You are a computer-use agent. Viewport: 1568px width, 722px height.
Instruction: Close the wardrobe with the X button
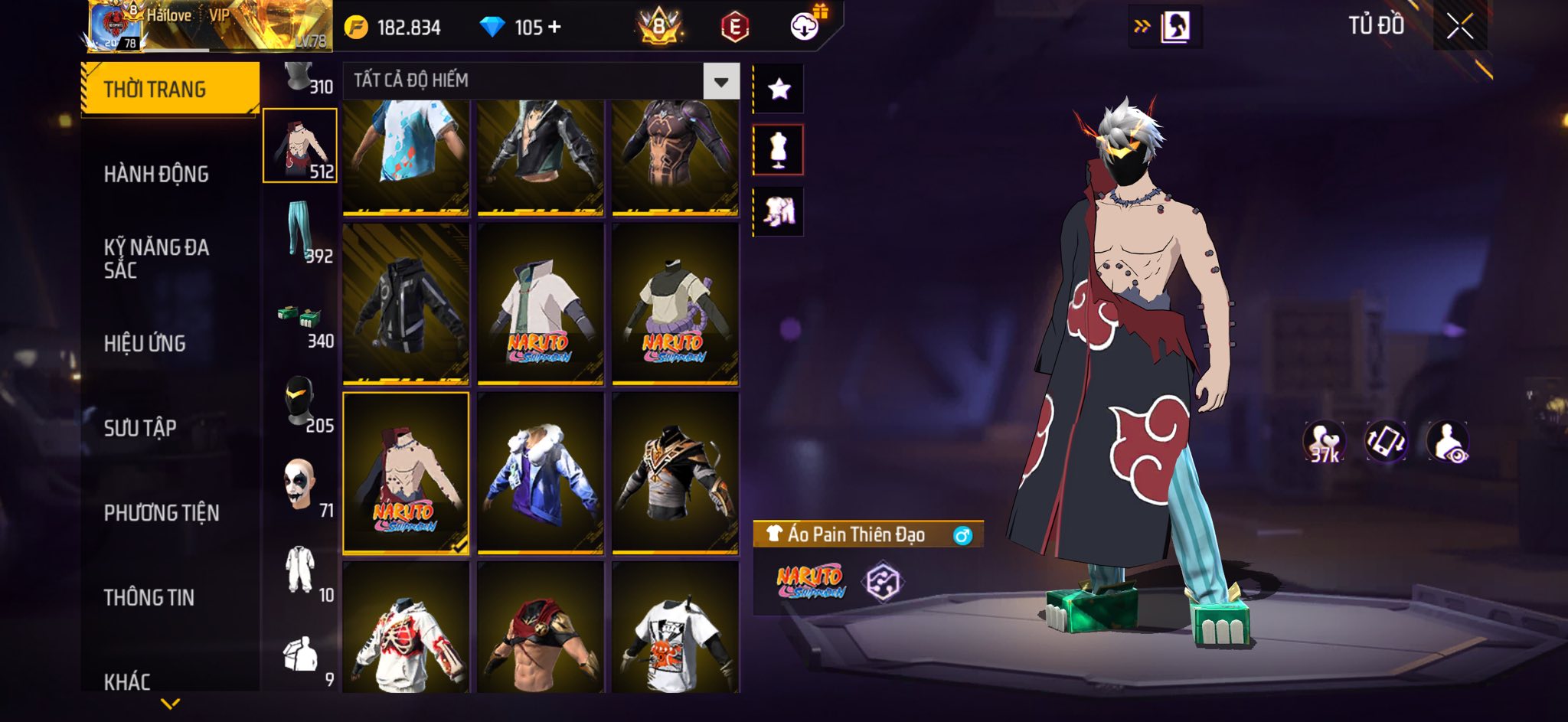[x=1459, y=28]
